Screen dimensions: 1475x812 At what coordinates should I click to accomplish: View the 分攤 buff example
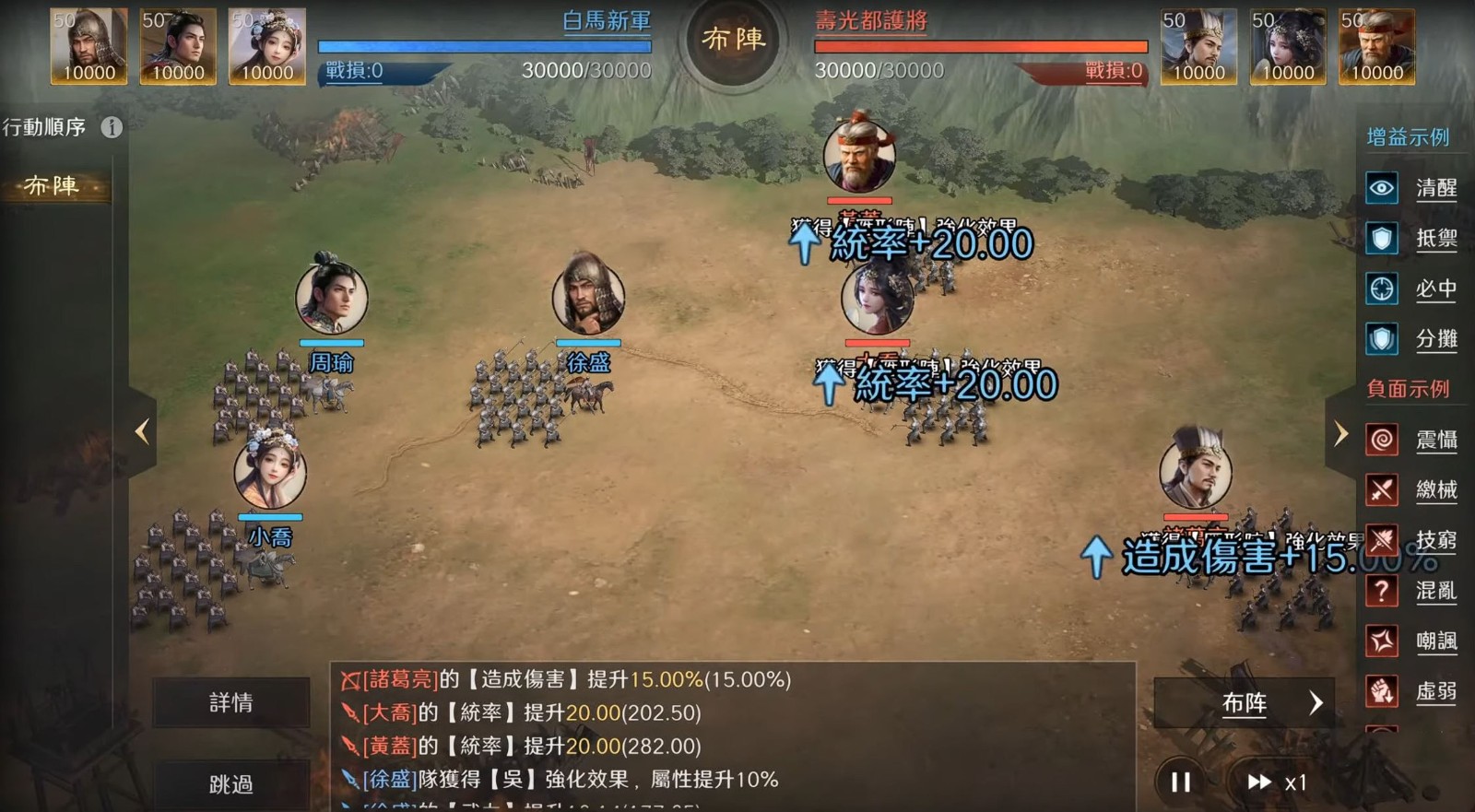(x=1410, y=339)
